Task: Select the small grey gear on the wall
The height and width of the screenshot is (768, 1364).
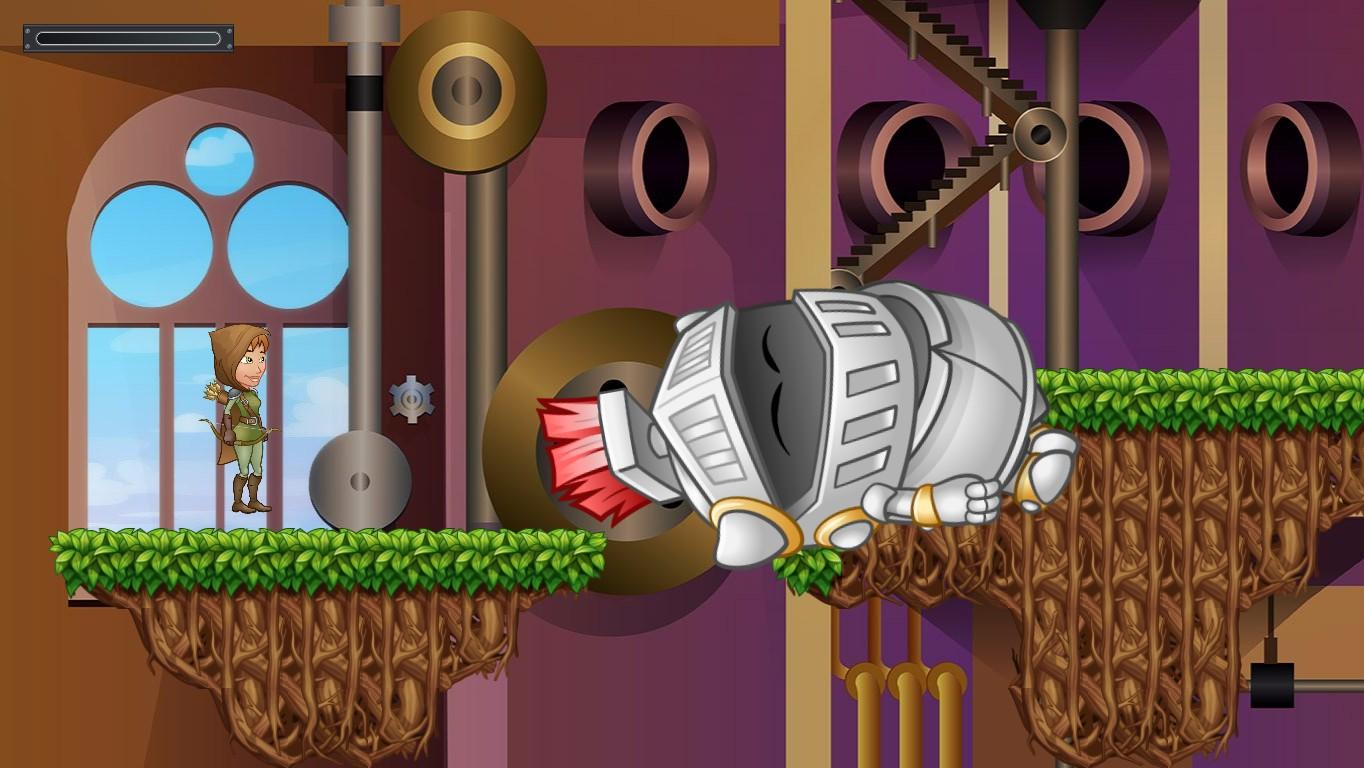Action: [412, 398]
